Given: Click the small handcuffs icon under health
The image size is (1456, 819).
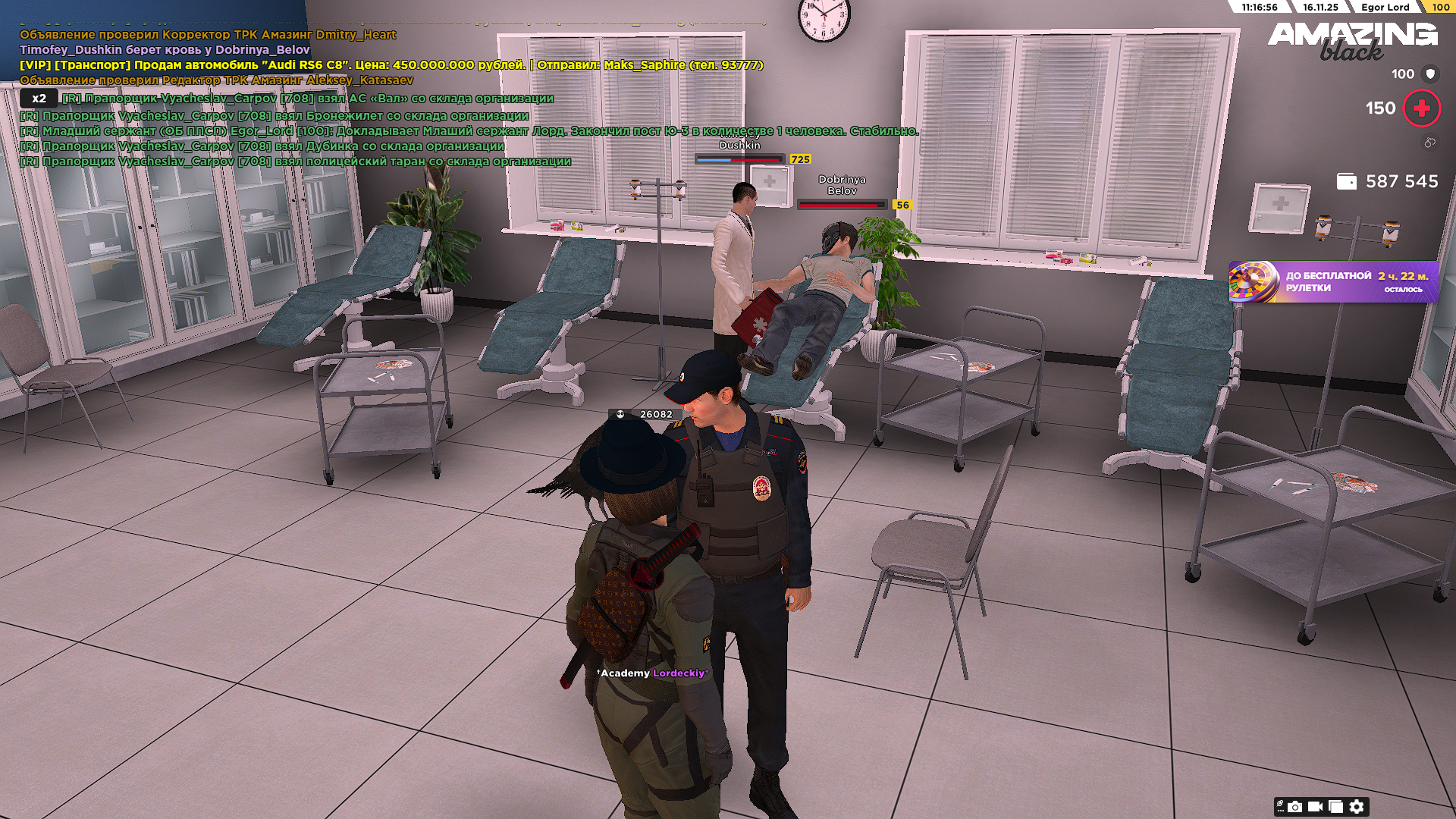Looking at the screenshot, I should point(1429,143).
